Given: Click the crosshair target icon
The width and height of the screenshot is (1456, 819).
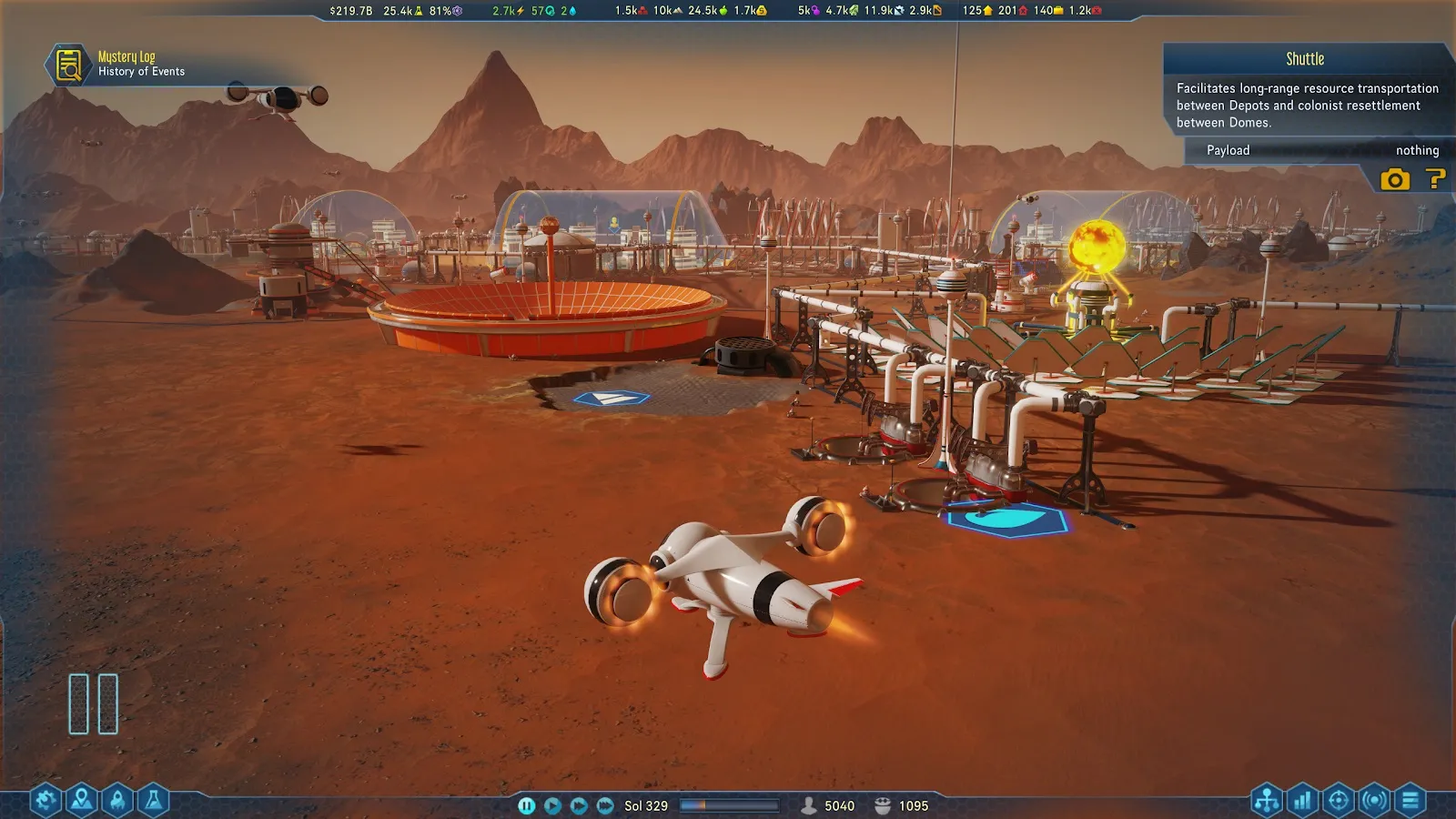Looking at the screenshot, I should (1339, 801).
